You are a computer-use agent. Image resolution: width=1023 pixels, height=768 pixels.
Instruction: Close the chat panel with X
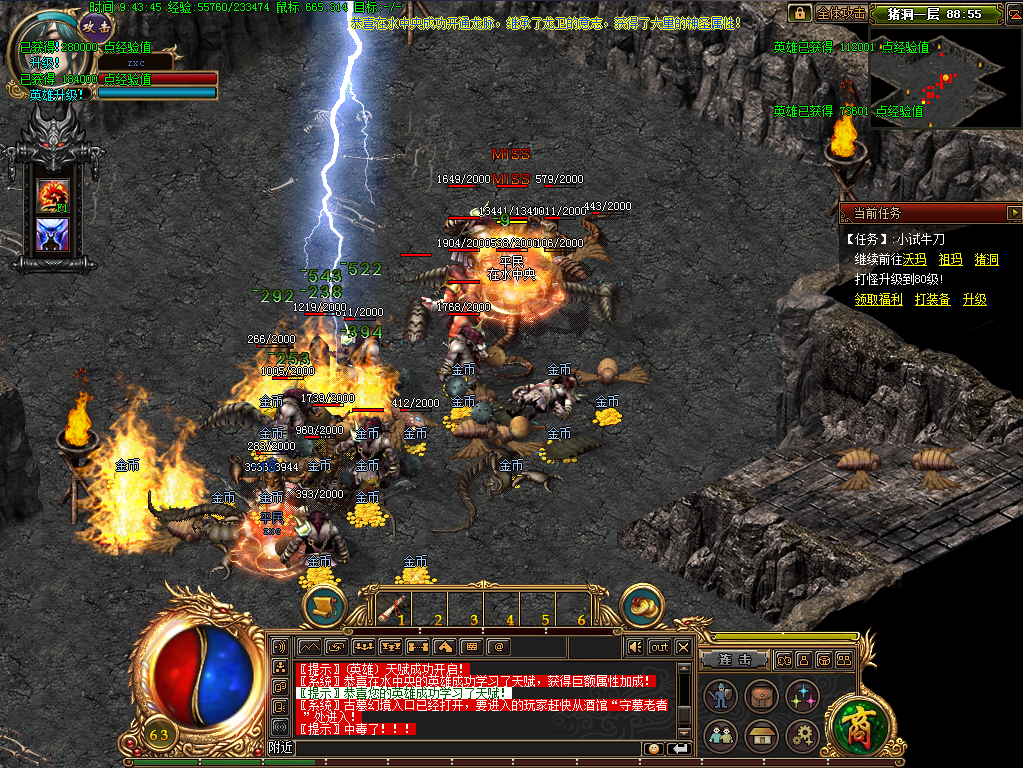(683, 647)
